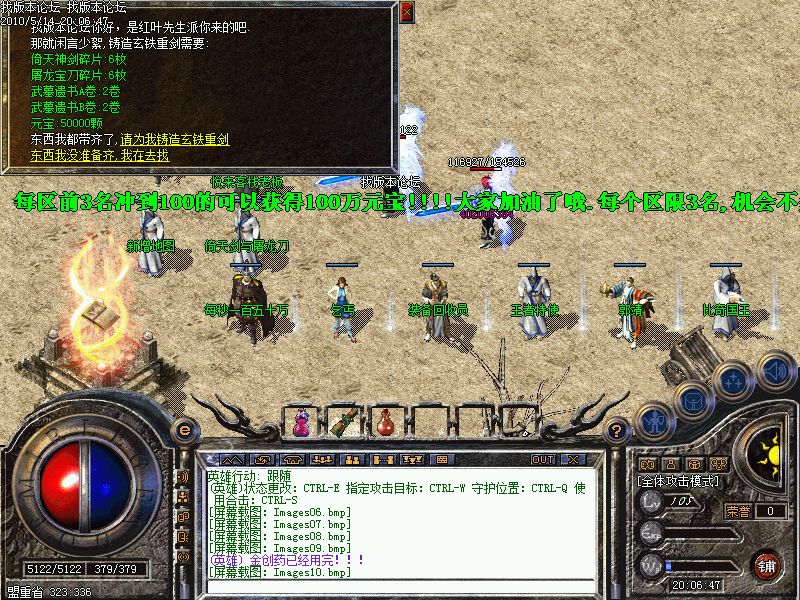The image size is (800, 600).
Task: Select 东西我没准备齐,我在去找 reply
Action: (100, 155)
